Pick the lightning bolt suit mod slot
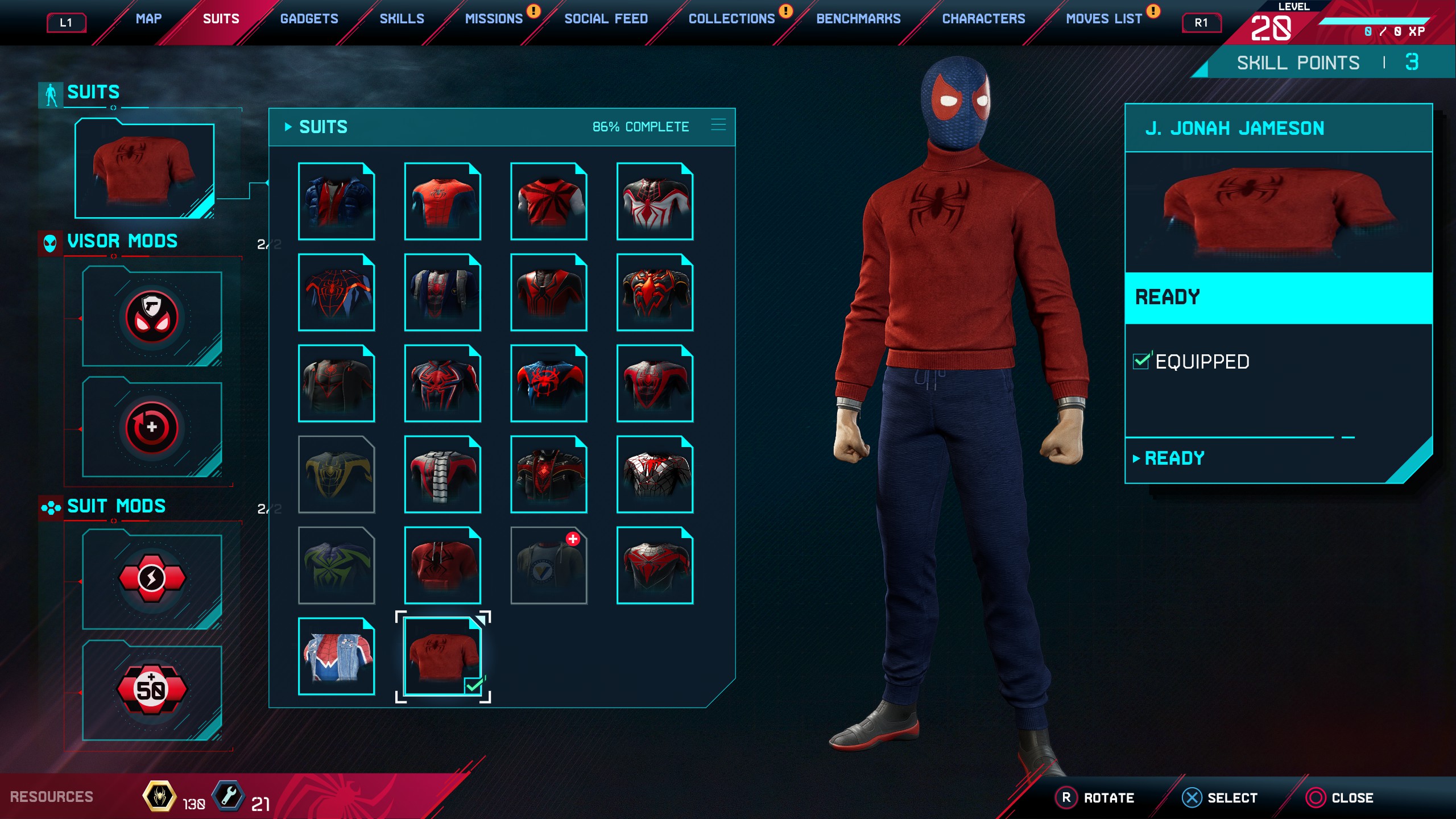This screenshot has height=819, width=1456. click(x=152, y=579)
